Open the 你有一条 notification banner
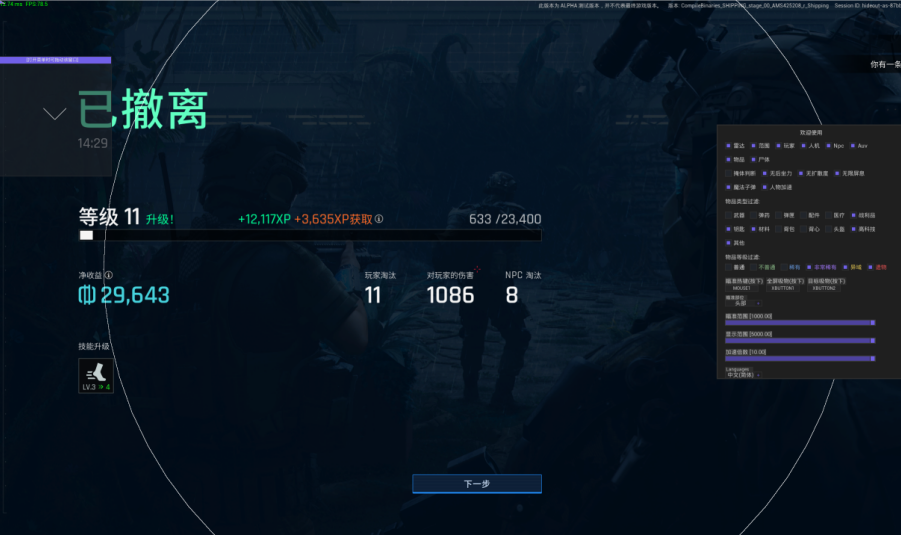This screenshot has height=535, width=901. (x=884, y=64)
